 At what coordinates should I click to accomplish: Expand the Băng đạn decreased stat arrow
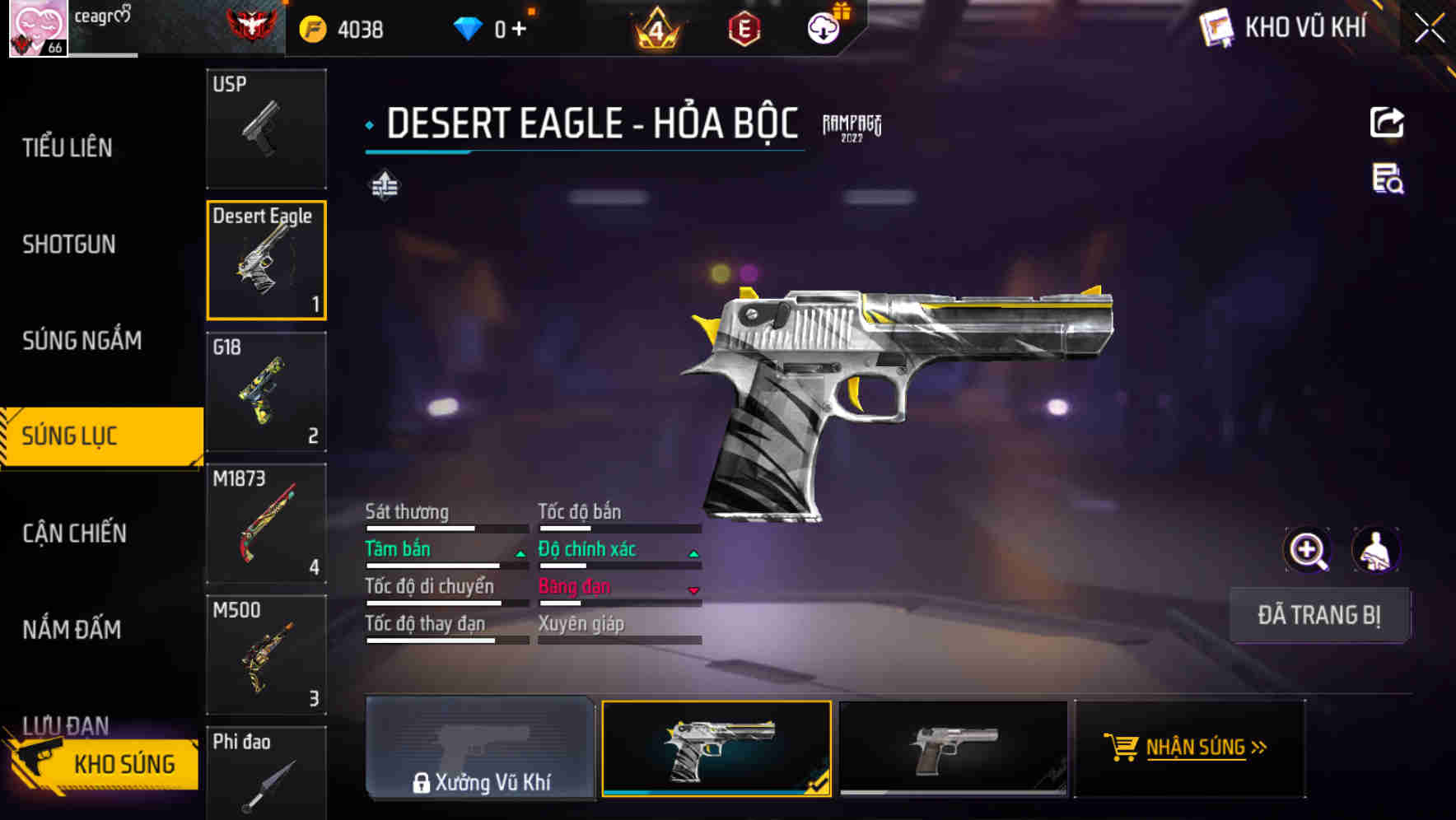tap(692, 589)
